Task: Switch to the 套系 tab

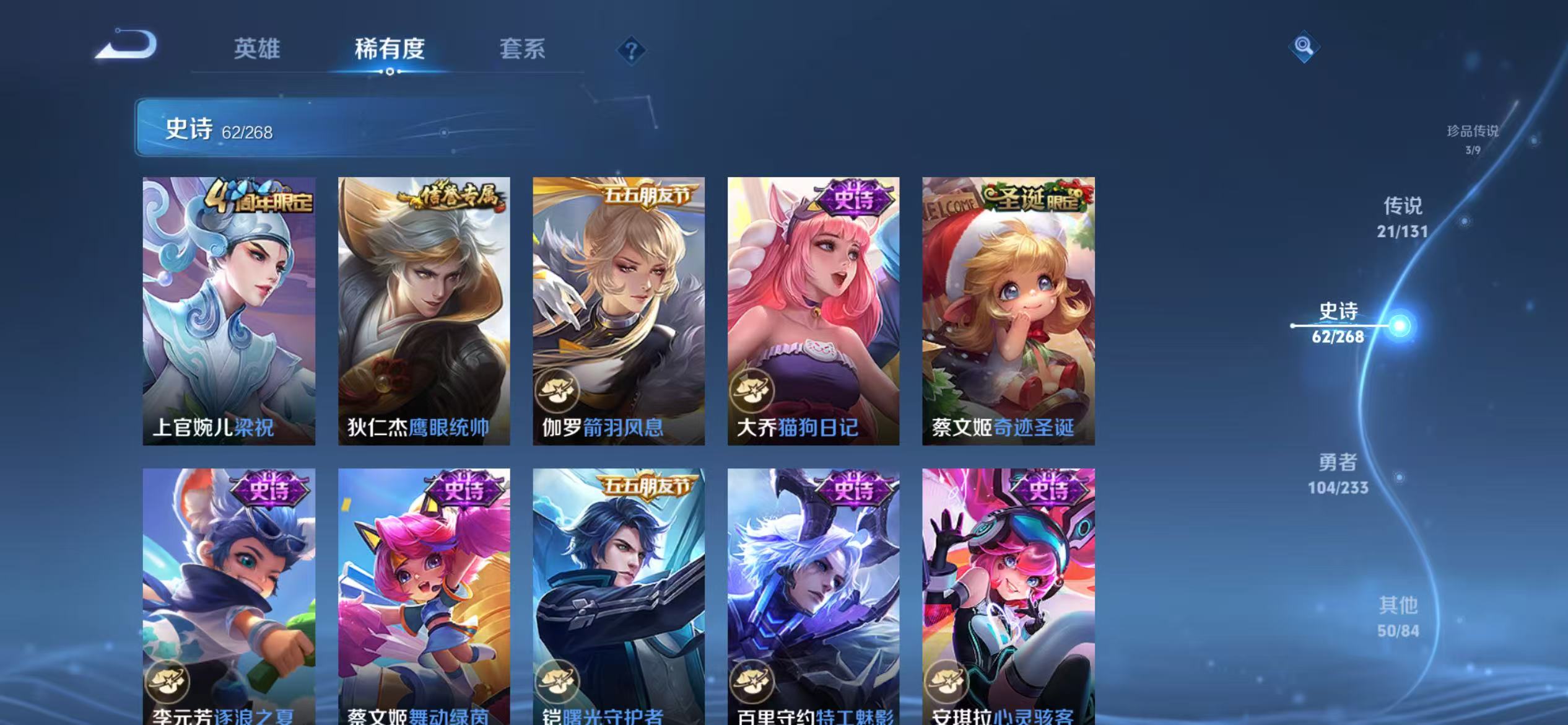Action: click(x=522, y=50)
